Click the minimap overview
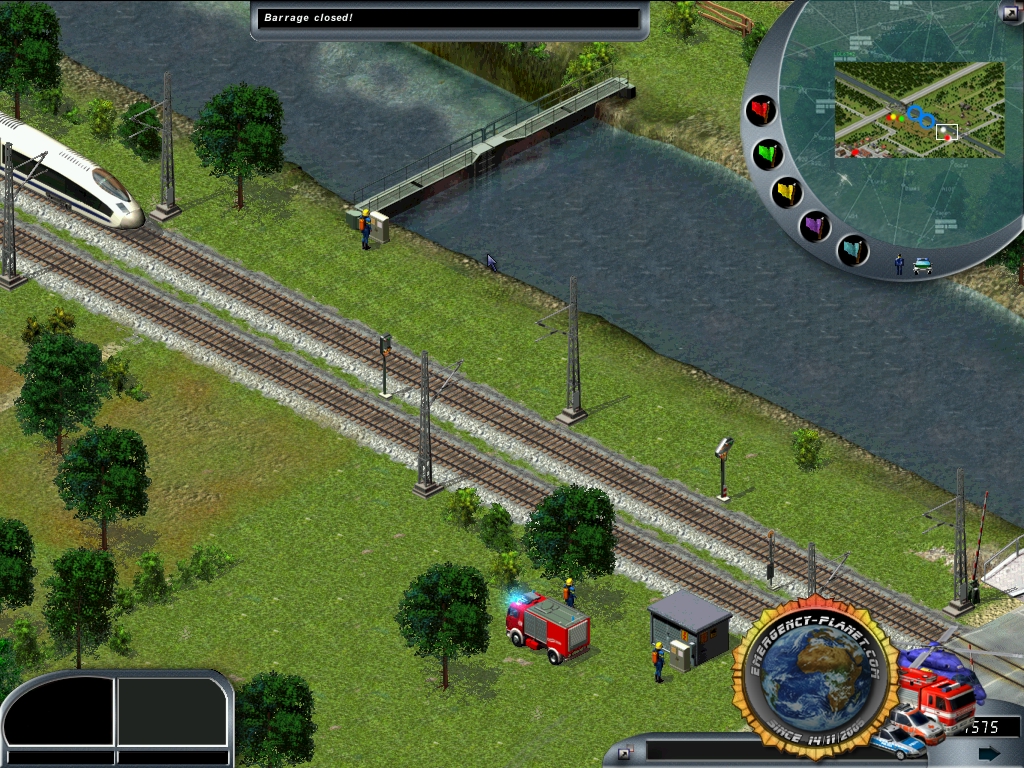 pyautogui.click(x=918, y=109)
